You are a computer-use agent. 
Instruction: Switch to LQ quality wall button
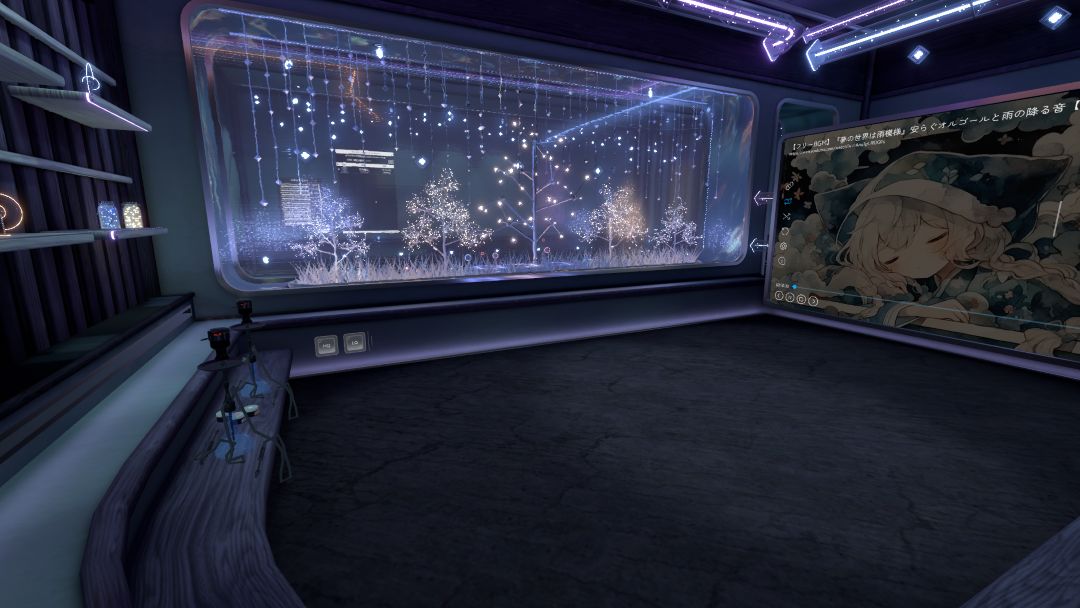353,343
